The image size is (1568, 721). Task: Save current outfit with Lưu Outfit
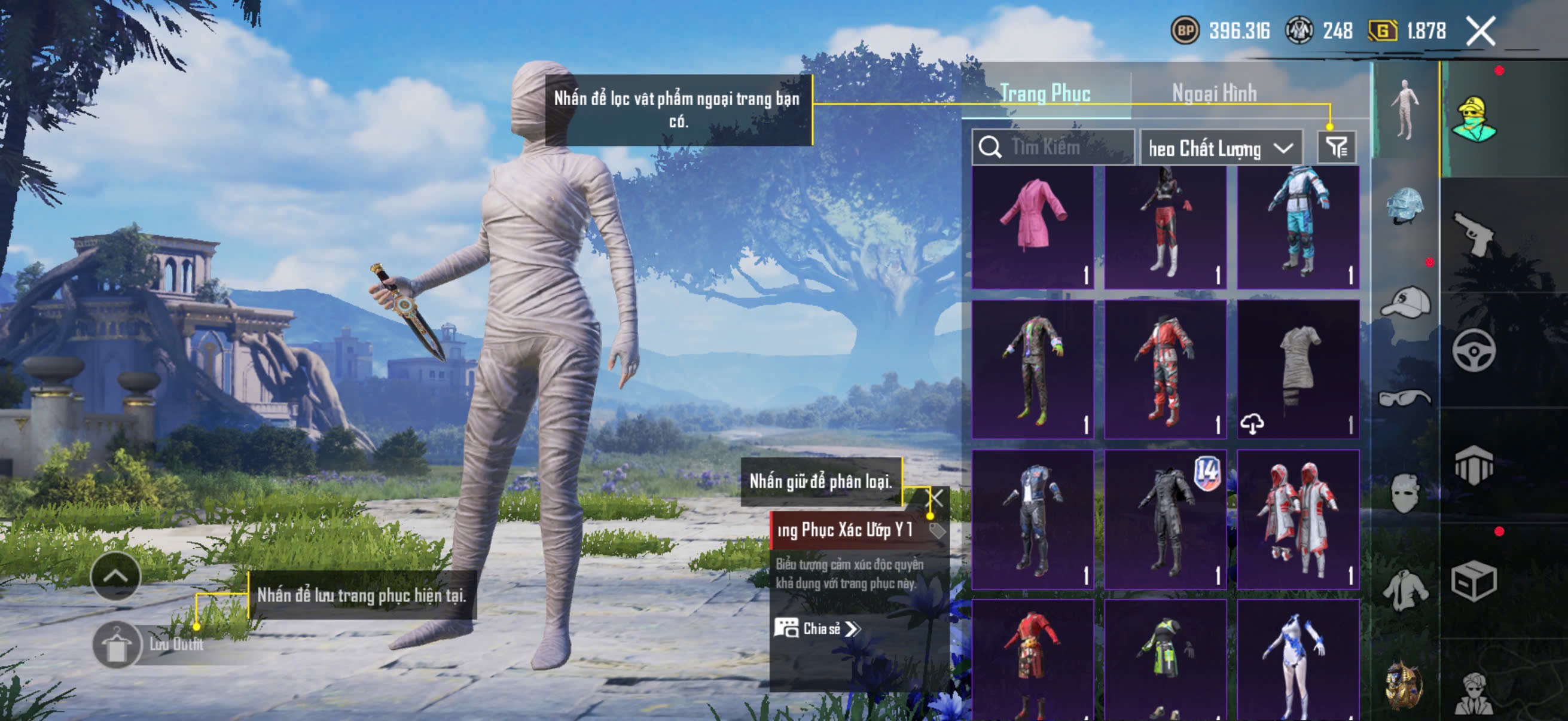(117, 644)
